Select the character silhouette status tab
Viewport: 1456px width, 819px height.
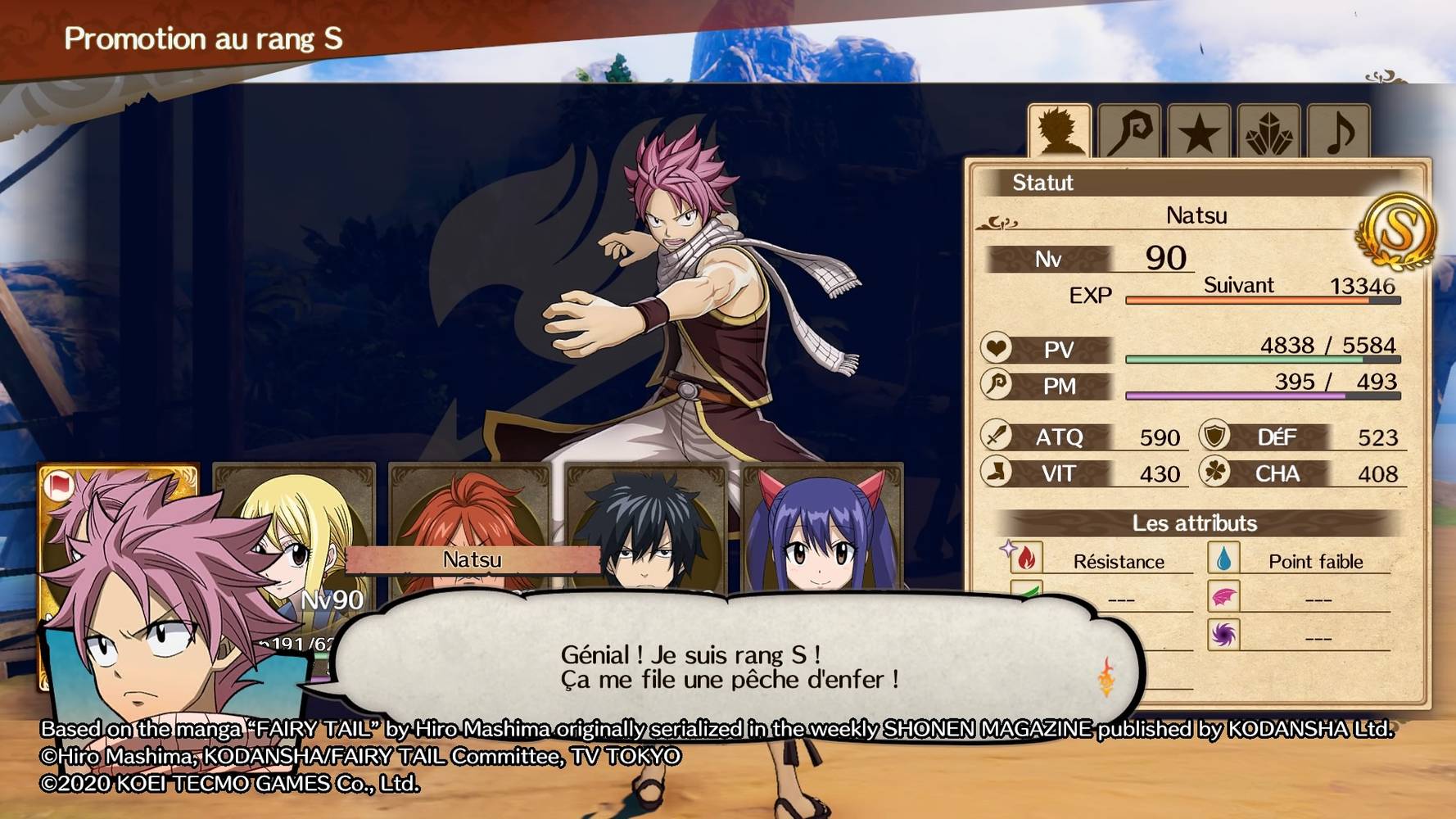(x=1060, y=131)
